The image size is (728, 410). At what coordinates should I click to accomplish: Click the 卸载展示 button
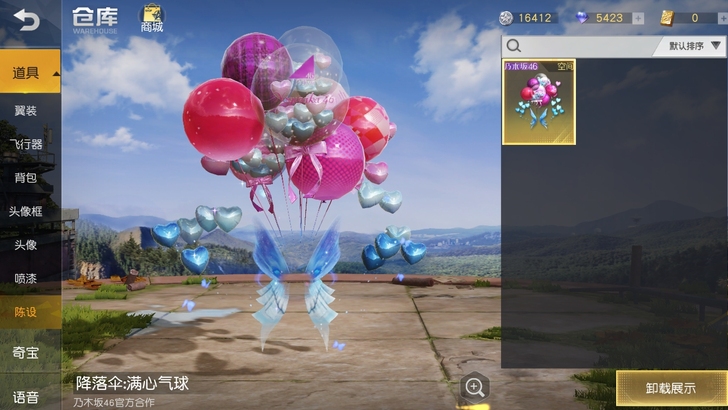point(670,388)
